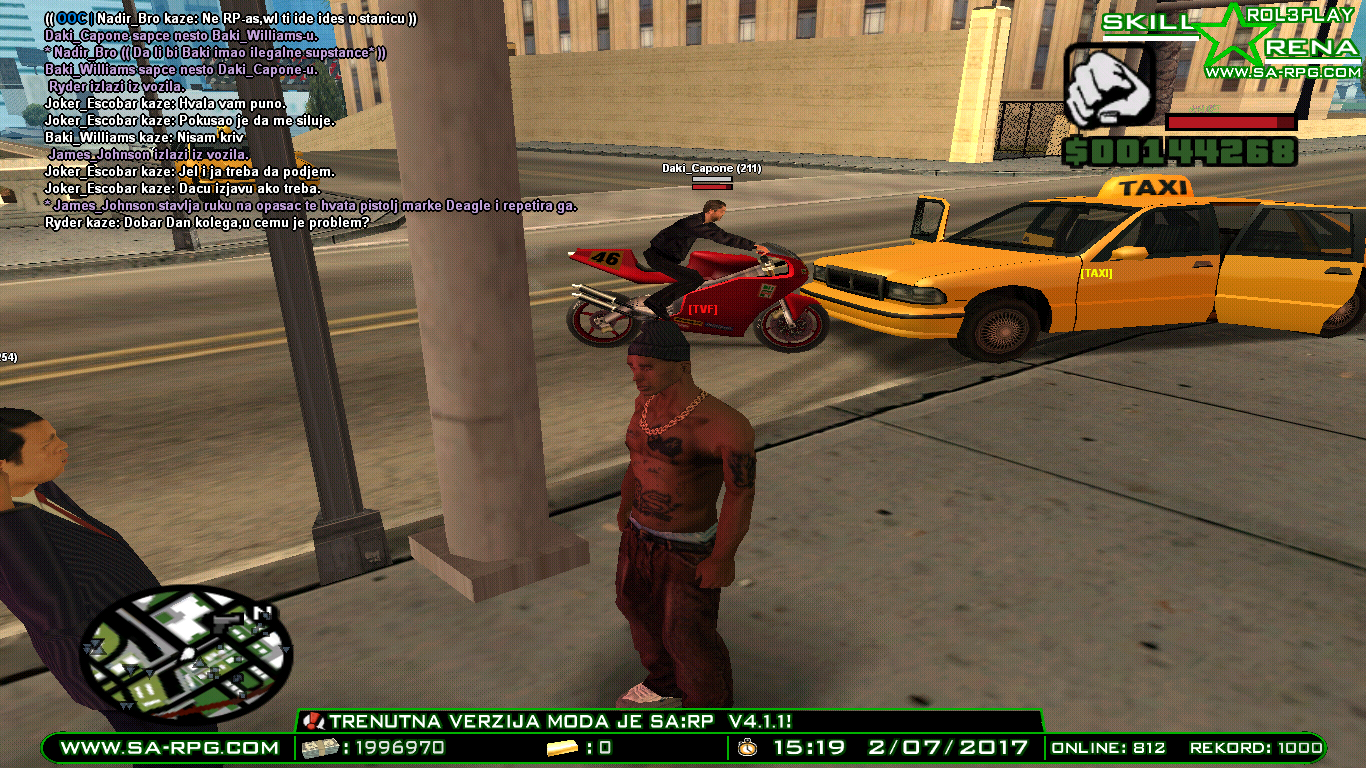The height and width of the screenshot is (768, 1366).
Task: Click the chat log messages area
Action: (x=300, y=120)
